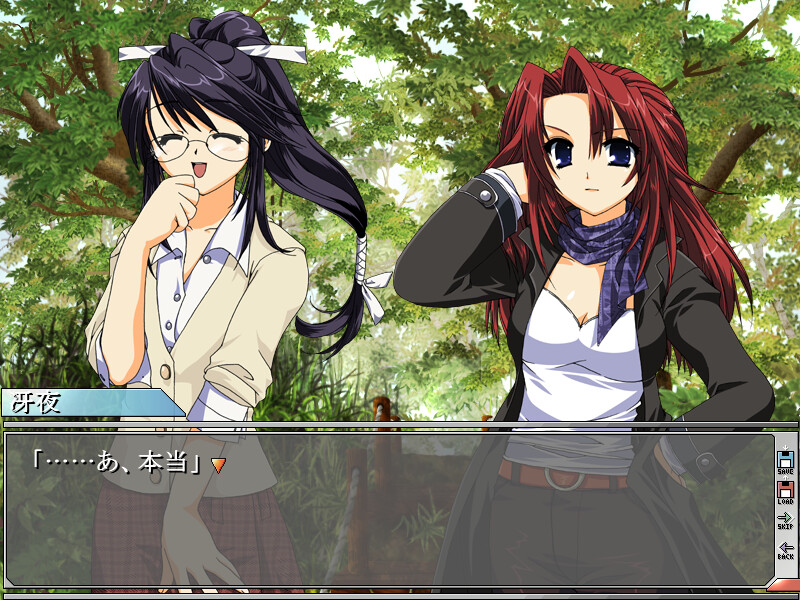The height and width of the screenshot is (600, 800).
Task: Go back with the Back arrow
Action: point(785,550)
